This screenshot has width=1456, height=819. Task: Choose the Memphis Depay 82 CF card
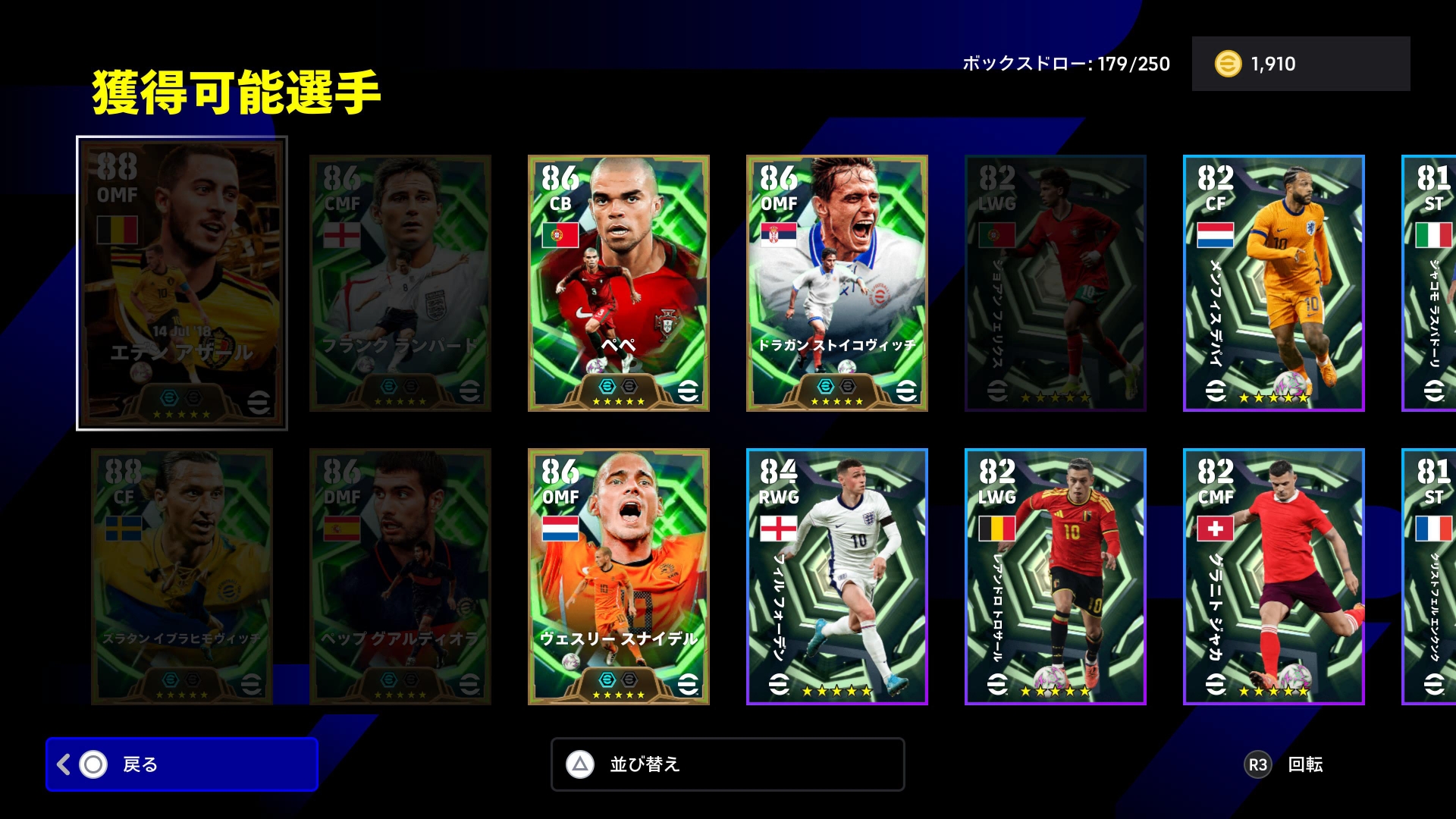tap(1274, 283)
